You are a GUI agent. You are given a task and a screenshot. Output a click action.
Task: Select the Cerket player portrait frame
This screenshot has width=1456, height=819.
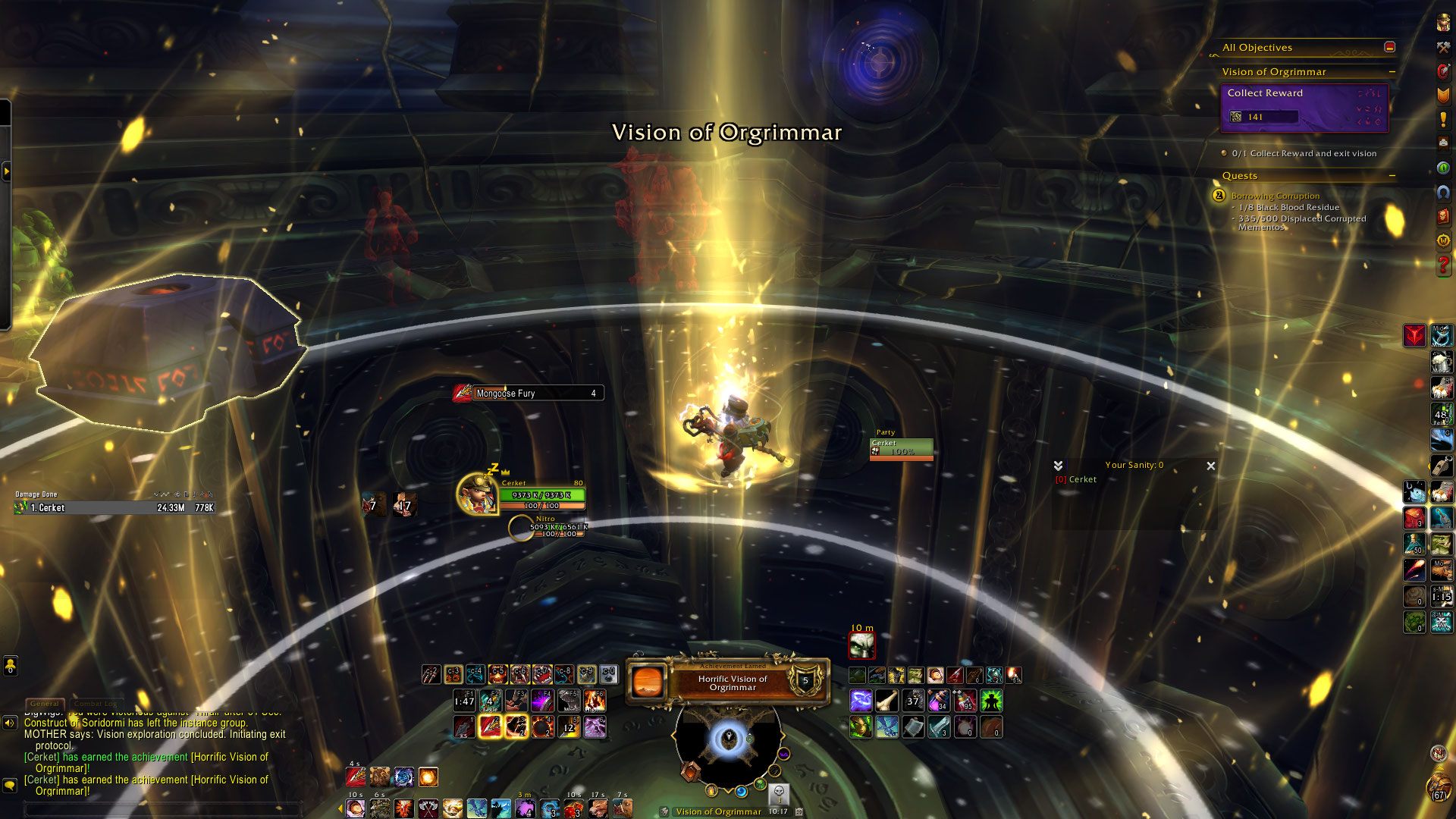(476, 494)
